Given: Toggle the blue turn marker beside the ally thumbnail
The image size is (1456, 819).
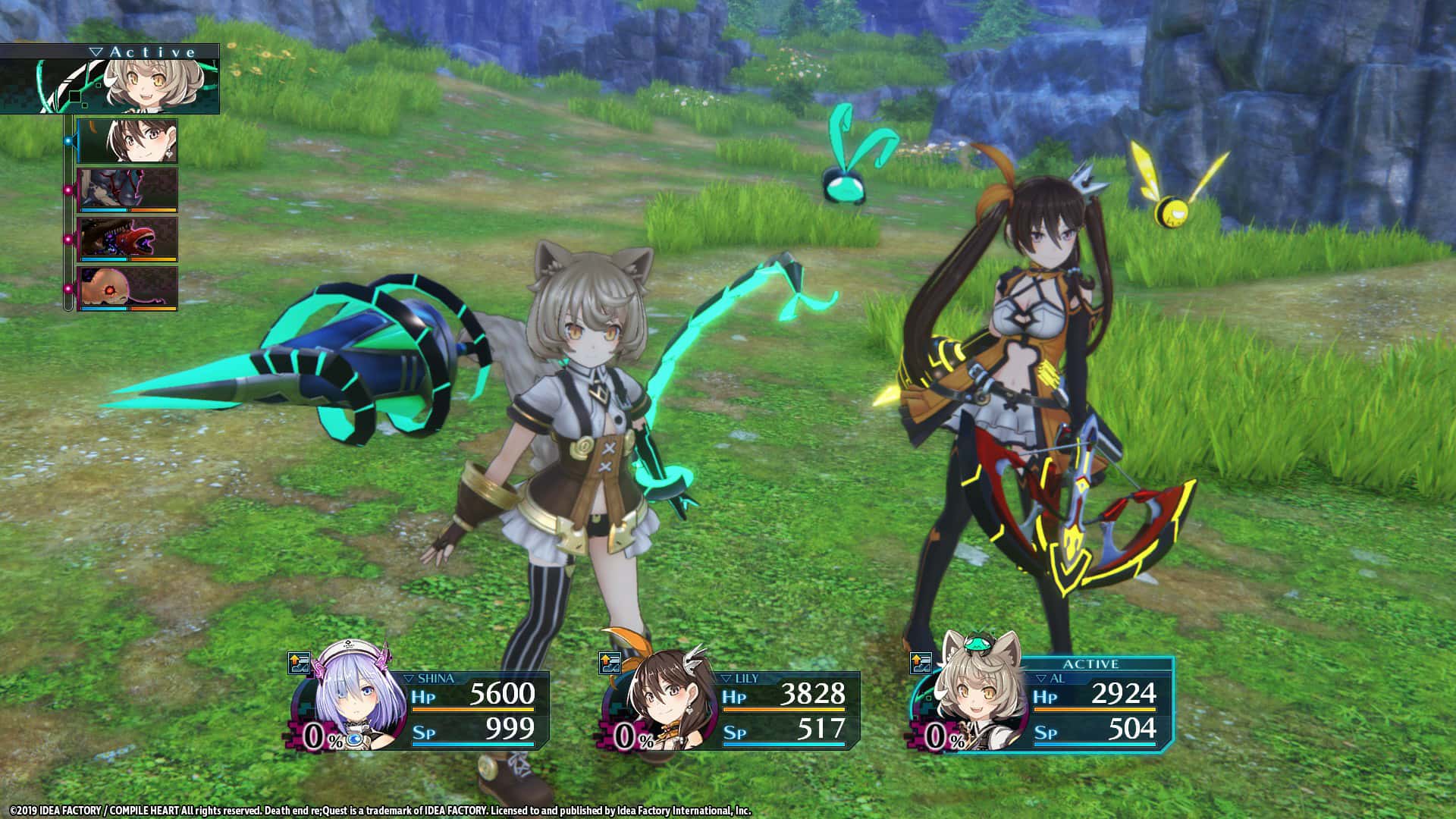Looking at the screenshot, I should tap(68, 140).
